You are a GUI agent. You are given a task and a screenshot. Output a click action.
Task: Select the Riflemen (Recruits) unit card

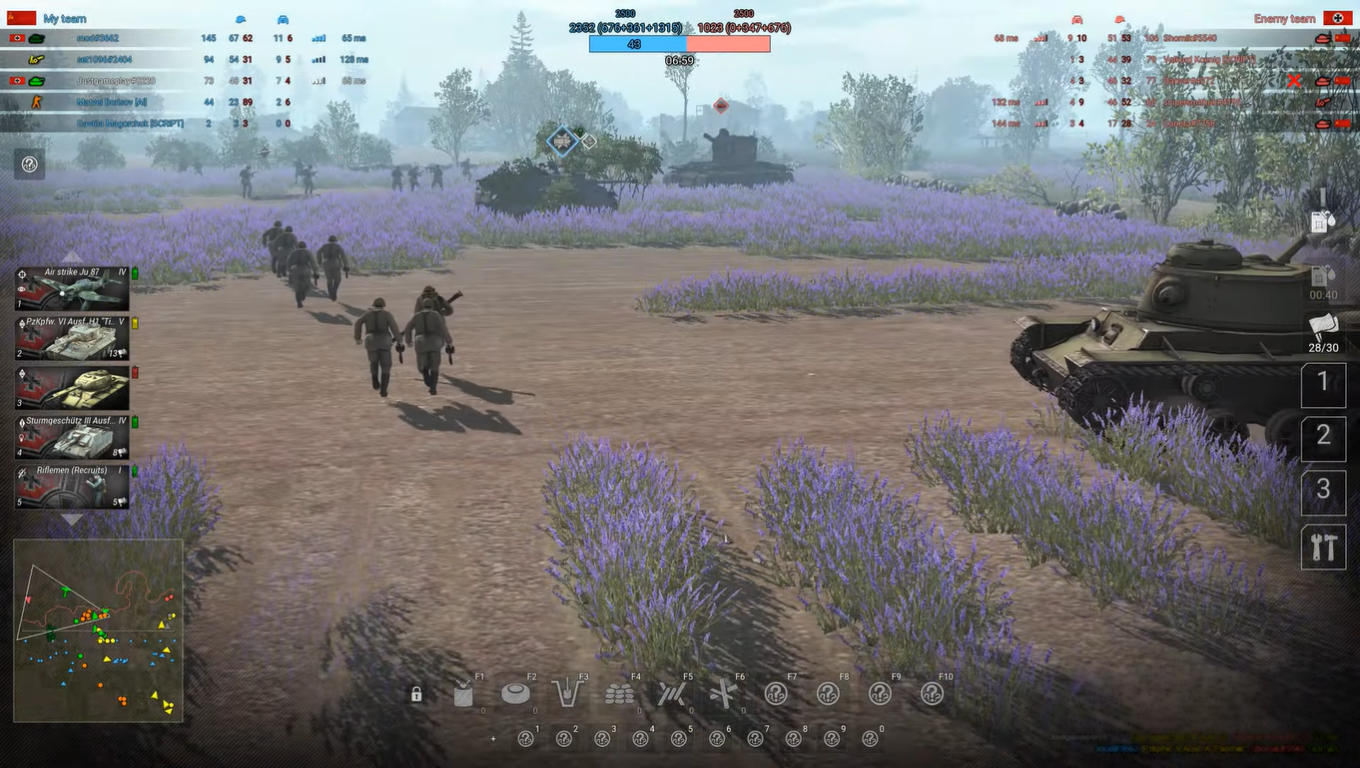tap(71, 488)
